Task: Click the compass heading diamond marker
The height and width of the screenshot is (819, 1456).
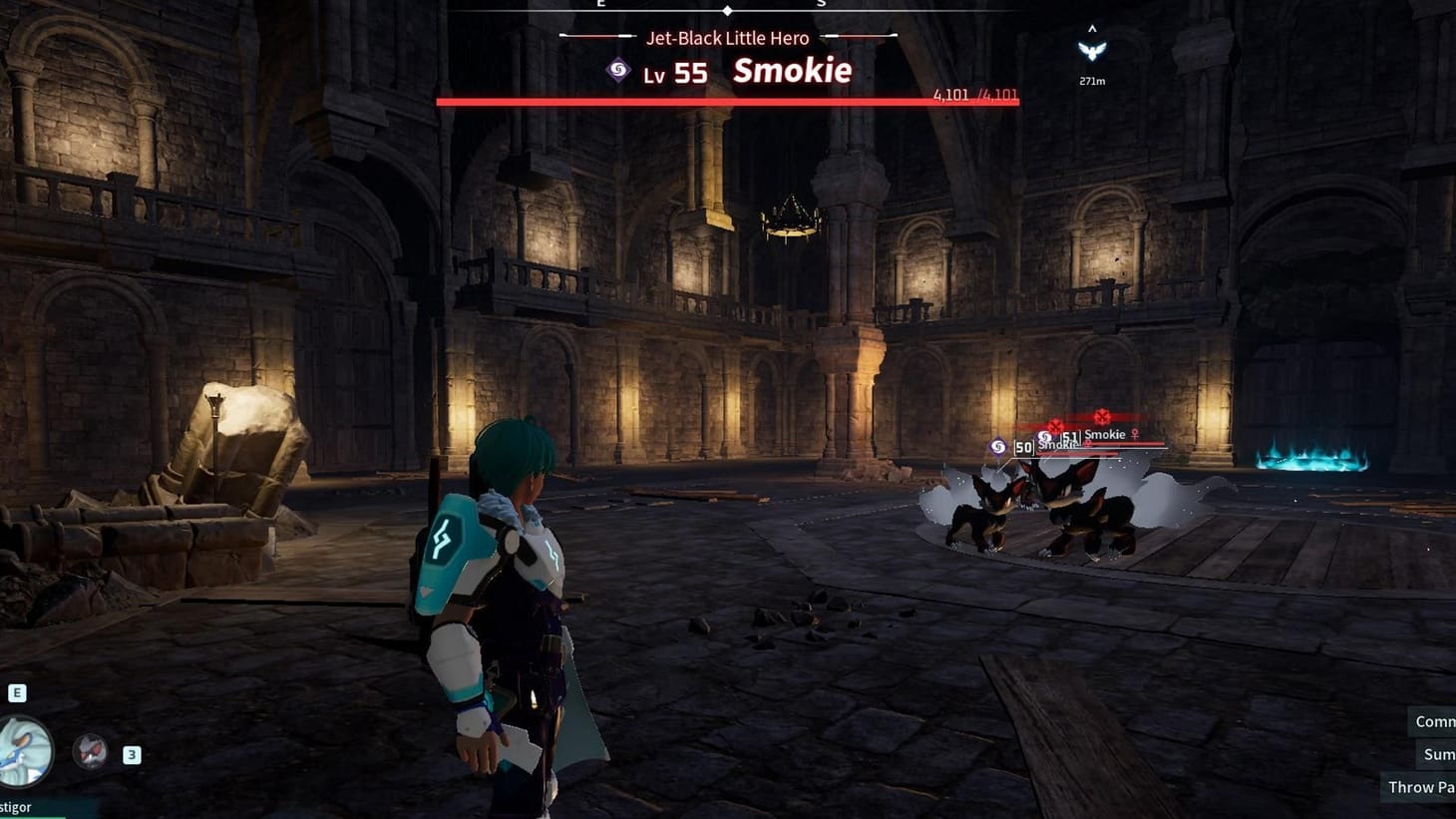Action: point(727,10)
